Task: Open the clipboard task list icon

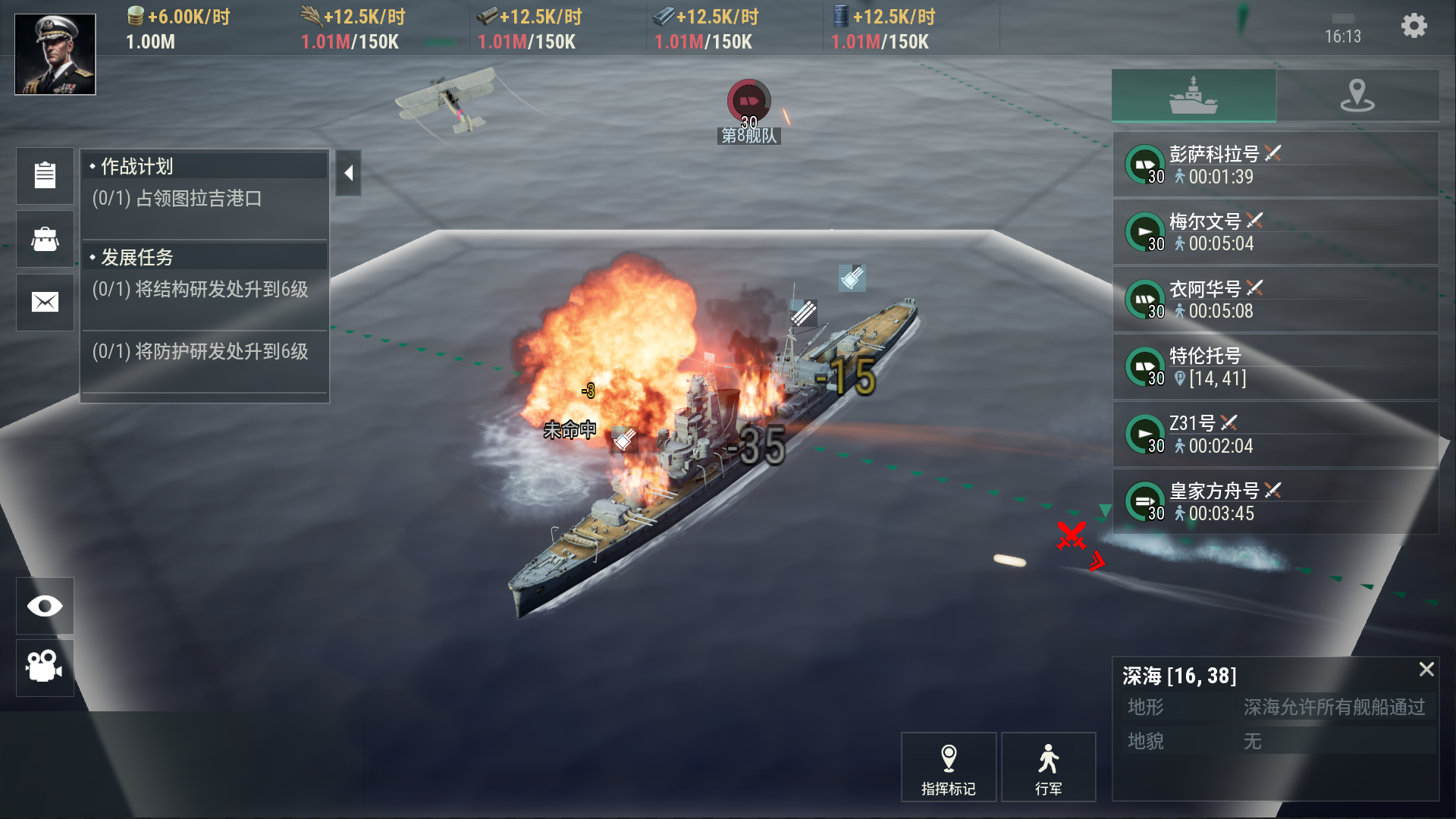Action: 45,175
